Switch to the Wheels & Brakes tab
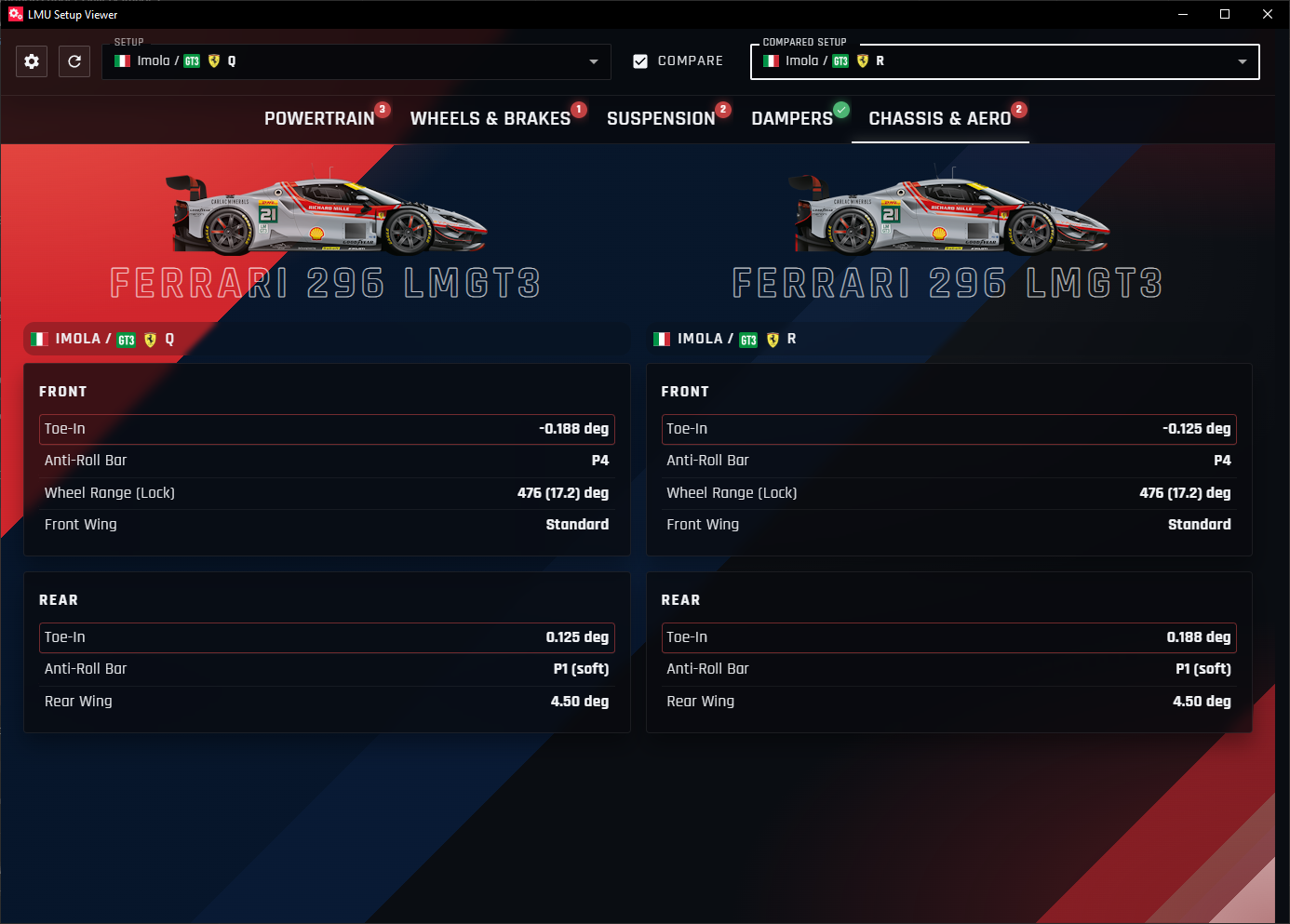1290x924 pixels. pos(490,118)
